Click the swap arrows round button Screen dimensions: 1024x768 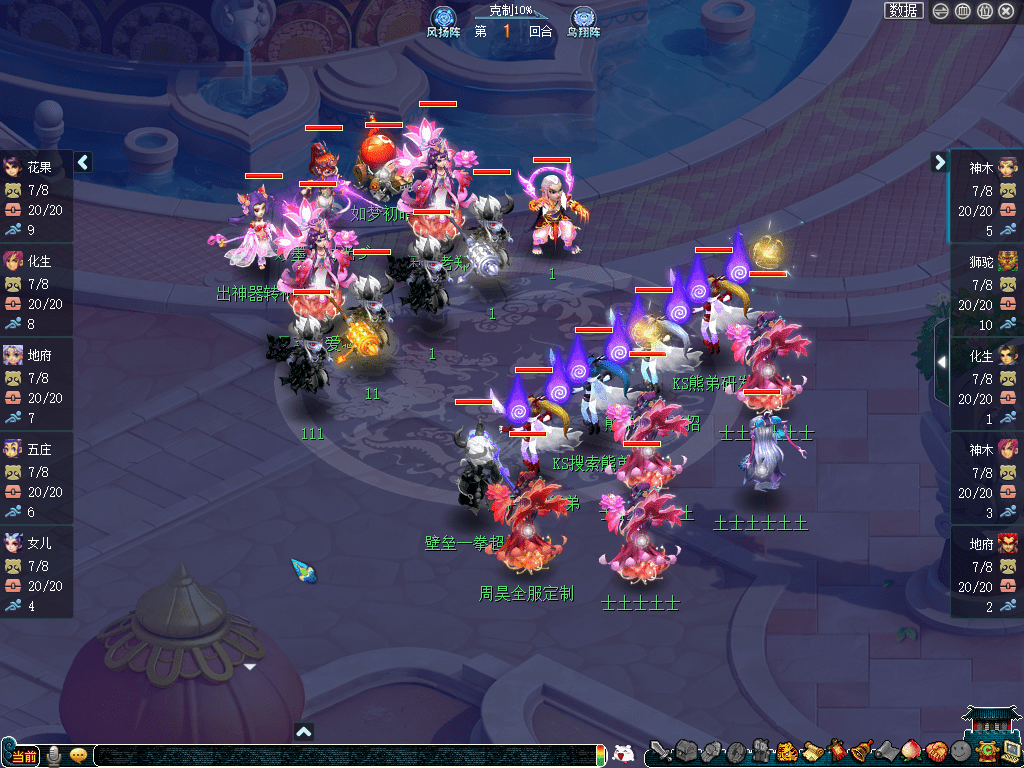point(940,11)
